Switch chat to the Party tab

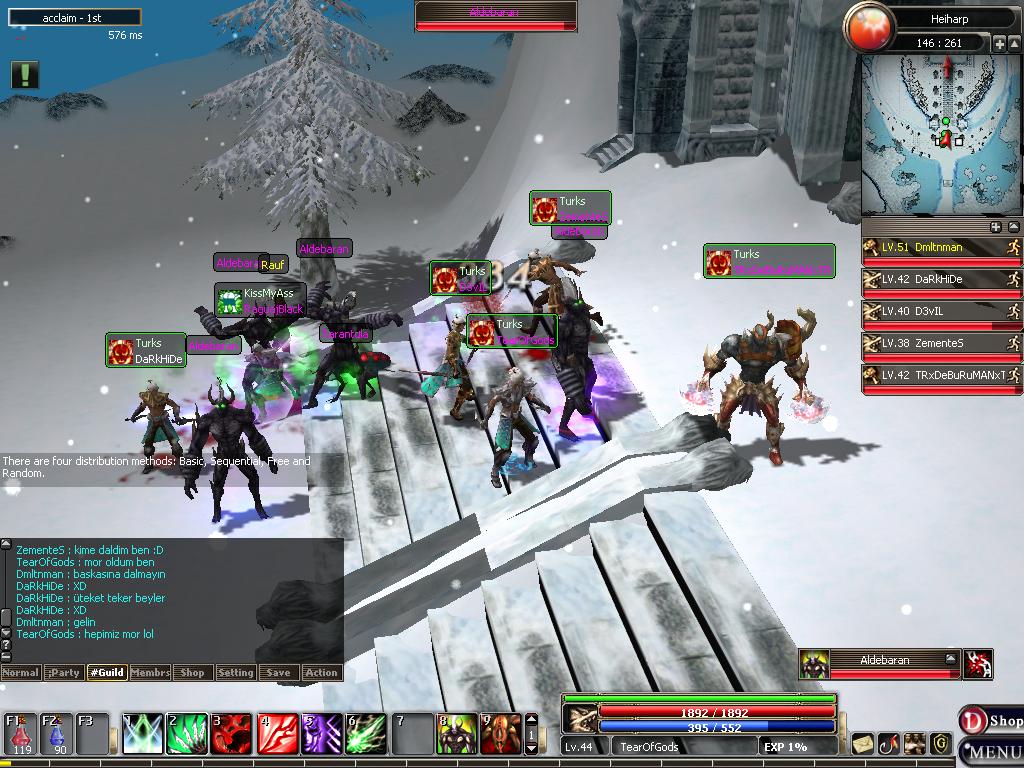(x=64, y=673)
